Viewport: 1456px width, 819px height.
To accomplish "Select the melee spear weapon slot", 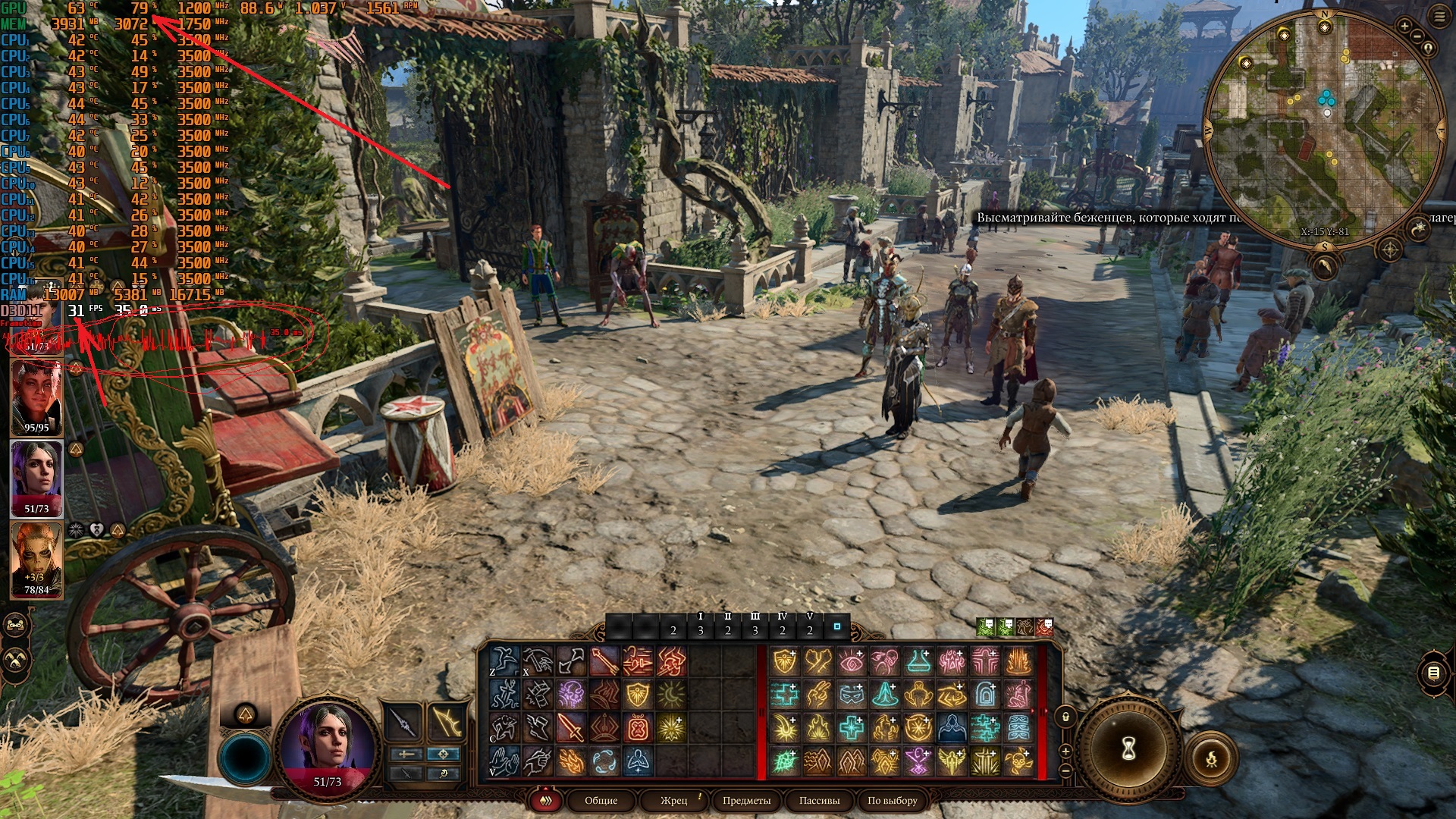I will click(x=405, y=723).
